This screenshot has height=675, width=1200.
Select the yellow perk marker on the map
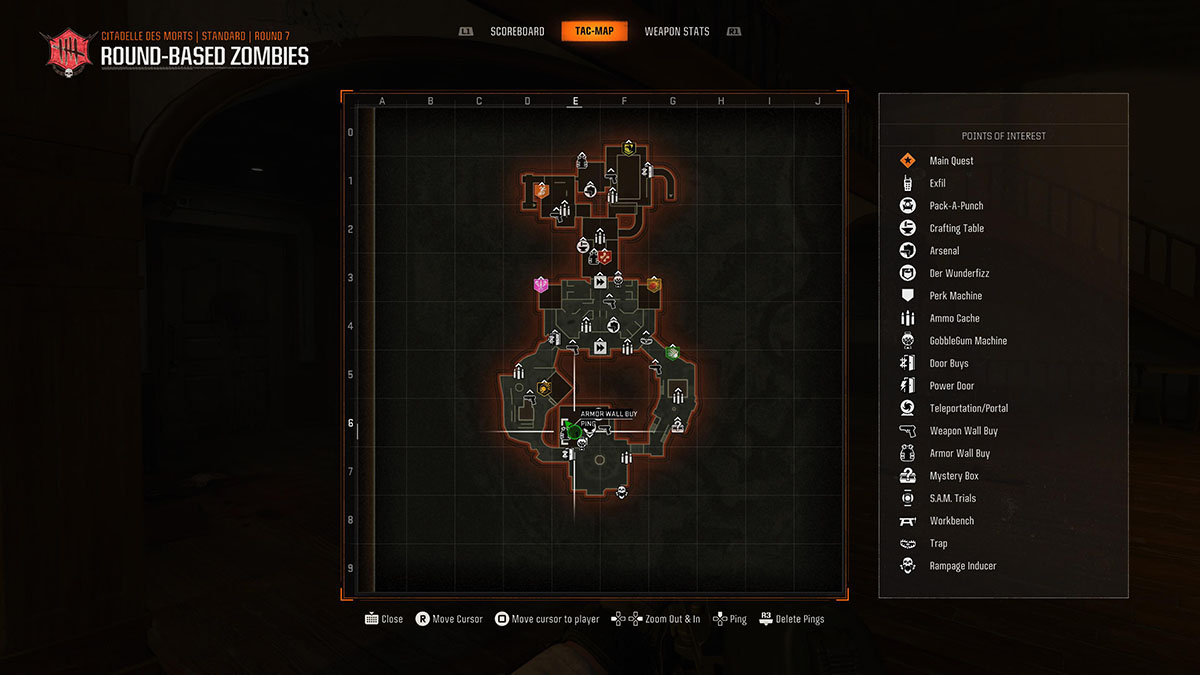[629, 149]
